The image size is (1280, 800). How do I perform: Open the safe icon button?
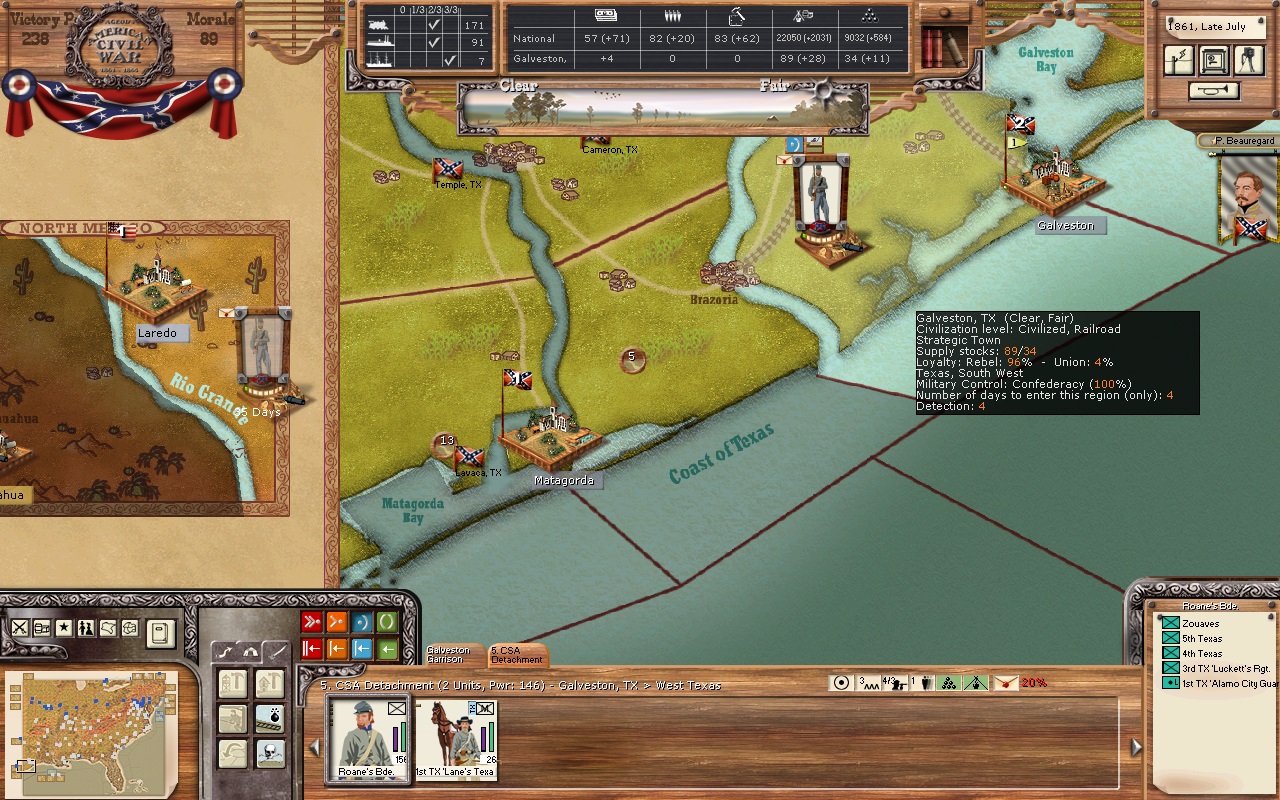pos(1214,60)
